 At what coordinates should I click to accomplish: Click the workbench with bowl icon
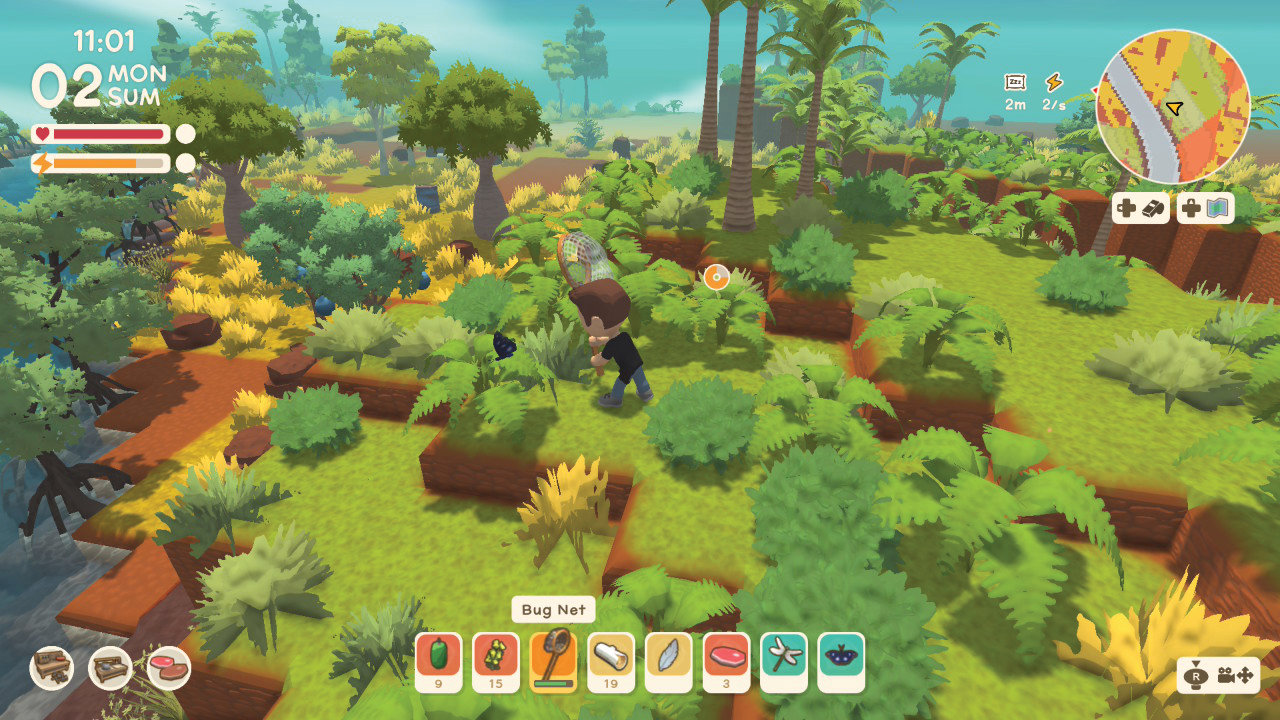[x=110, y=668]
